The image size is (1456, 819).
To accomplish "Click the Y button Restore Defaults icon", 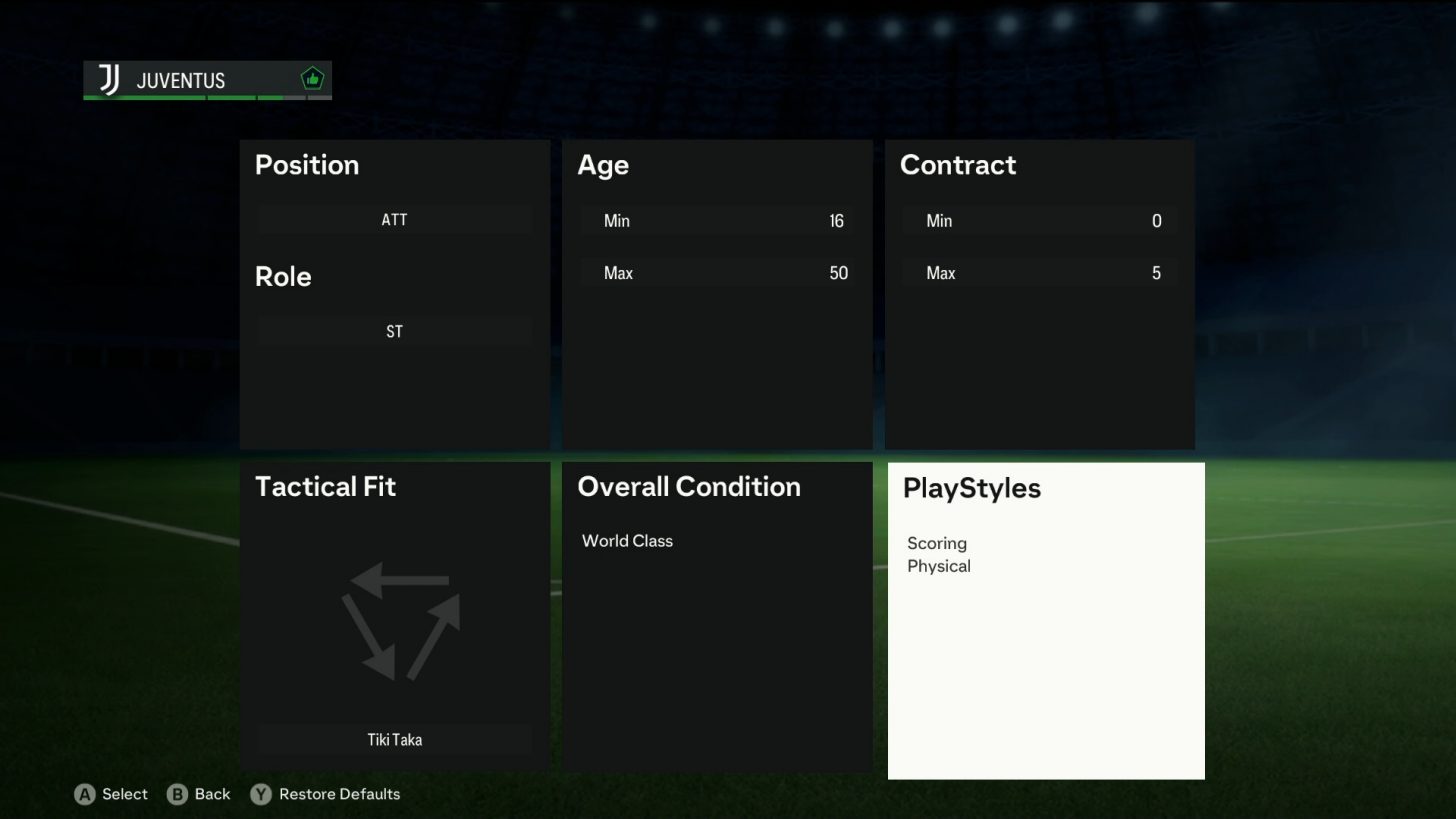I will (x=260, y=794).
